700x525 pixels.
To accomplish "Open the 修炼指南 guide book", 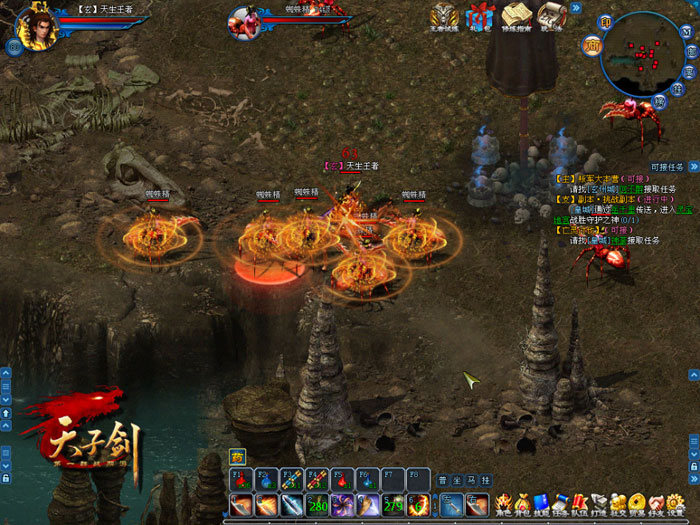I will (x=516, y=16).
